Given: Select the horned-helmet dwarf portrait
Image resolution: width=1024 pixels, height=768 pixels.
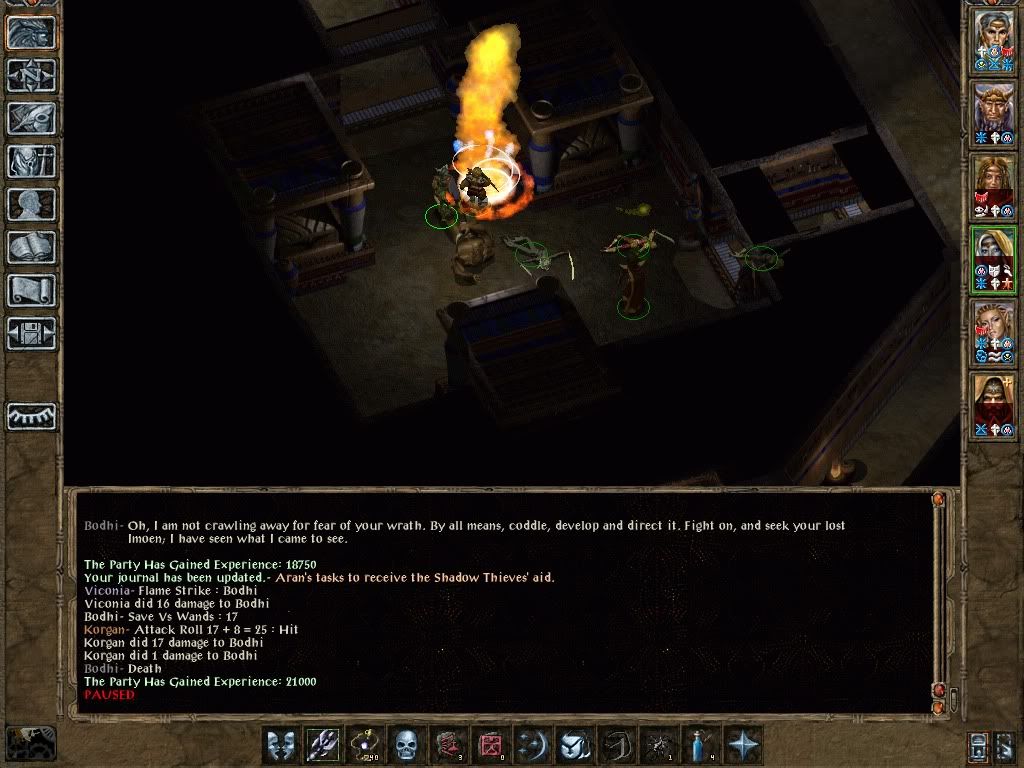Looking at the screenshot, I should [993, 113].
